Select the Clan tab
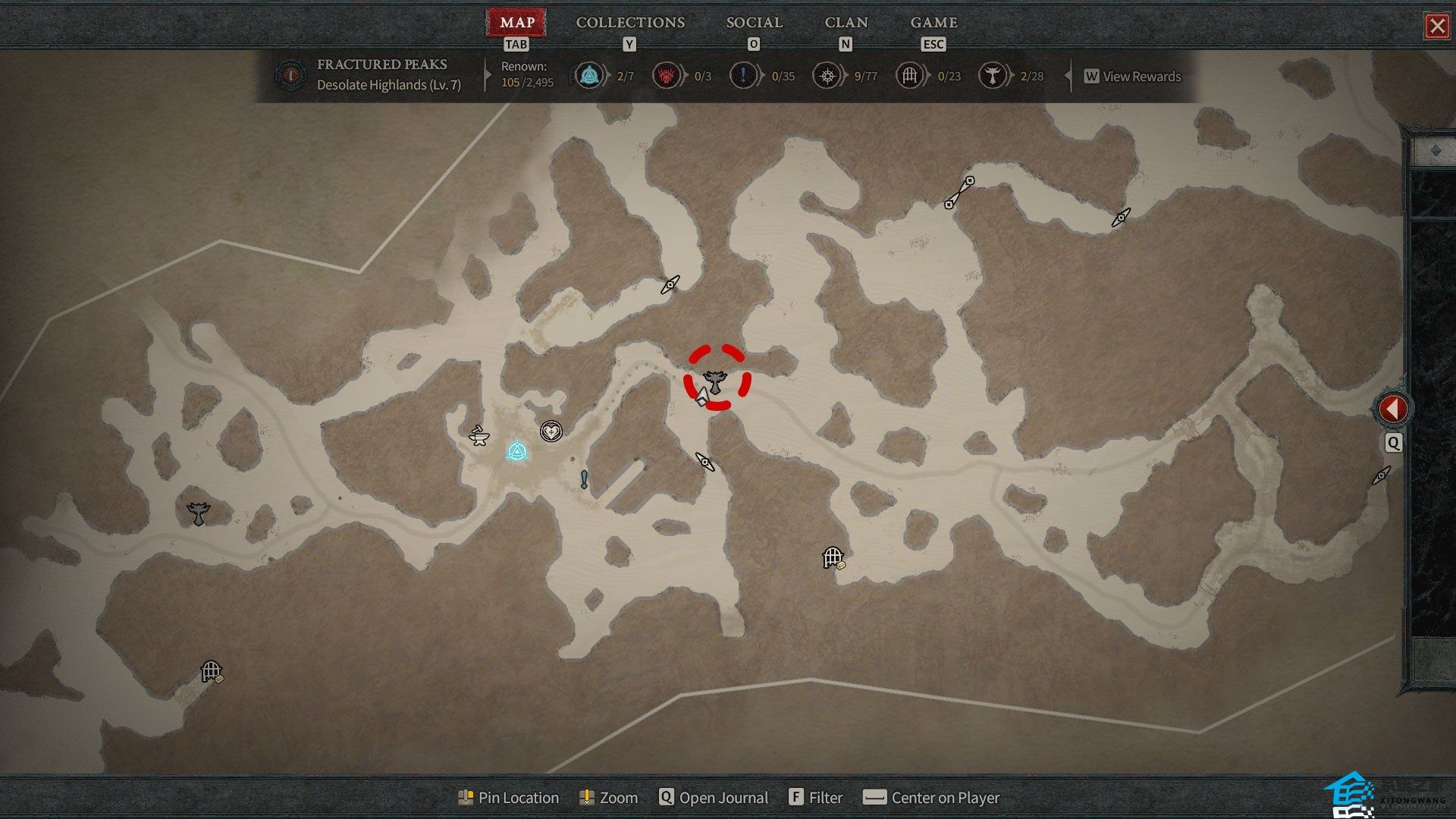 pos(846,23)
